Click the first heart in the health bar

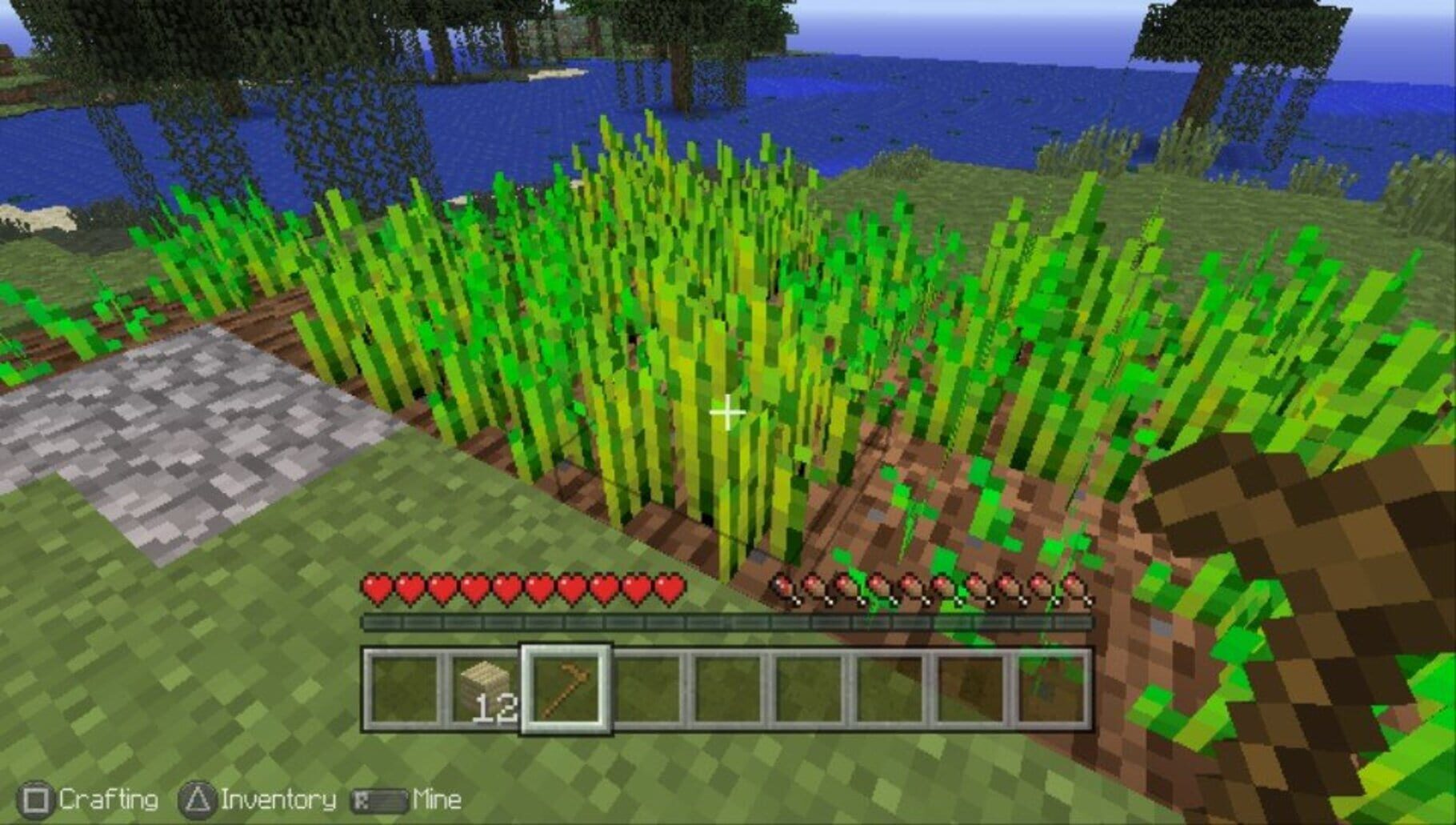click(376, 588)
